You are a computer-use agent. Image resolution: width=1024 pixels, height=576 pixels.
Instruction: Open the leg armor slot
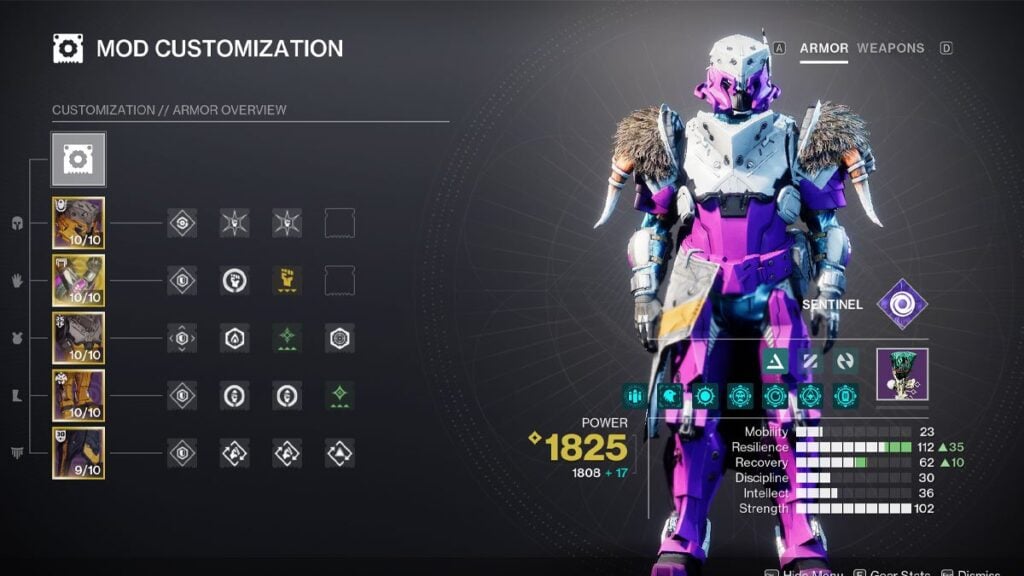(x=78, y=396)
